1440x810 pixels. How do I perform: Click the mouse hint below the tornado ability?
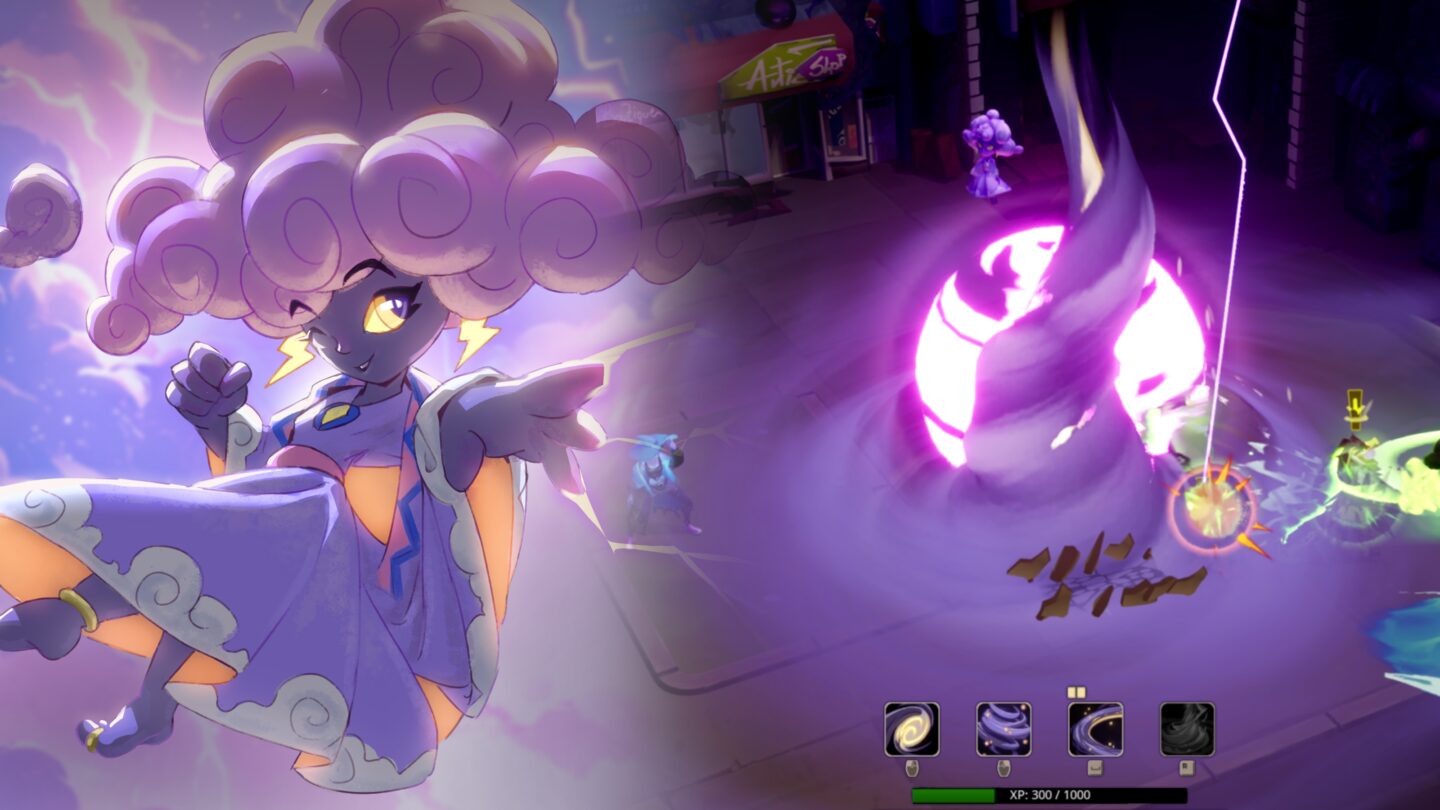pos(1003,769)
